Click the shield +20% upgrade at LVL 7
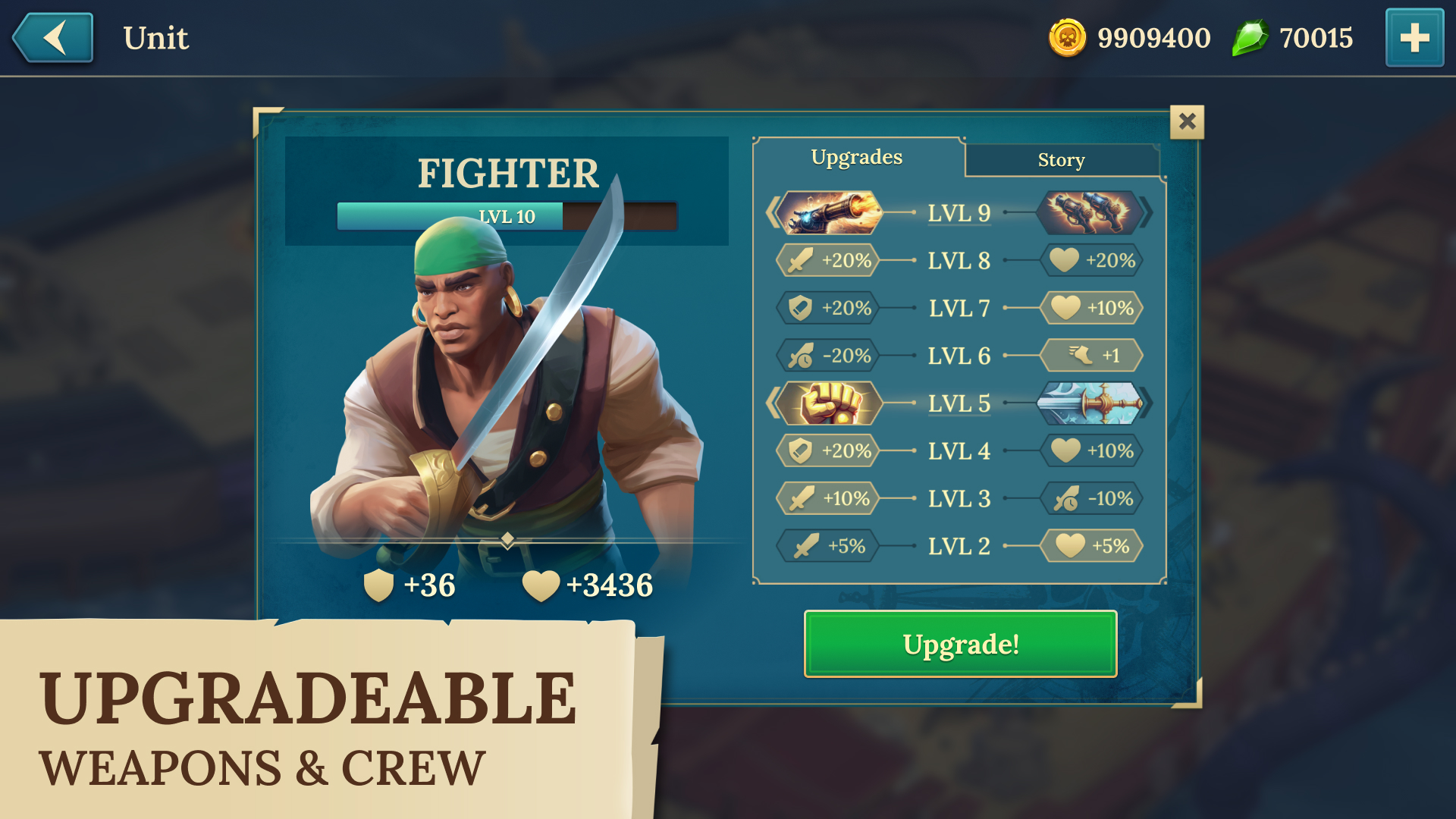This screenshot has height=819, width=1456. pyautogui.click(x=827, y=308)
